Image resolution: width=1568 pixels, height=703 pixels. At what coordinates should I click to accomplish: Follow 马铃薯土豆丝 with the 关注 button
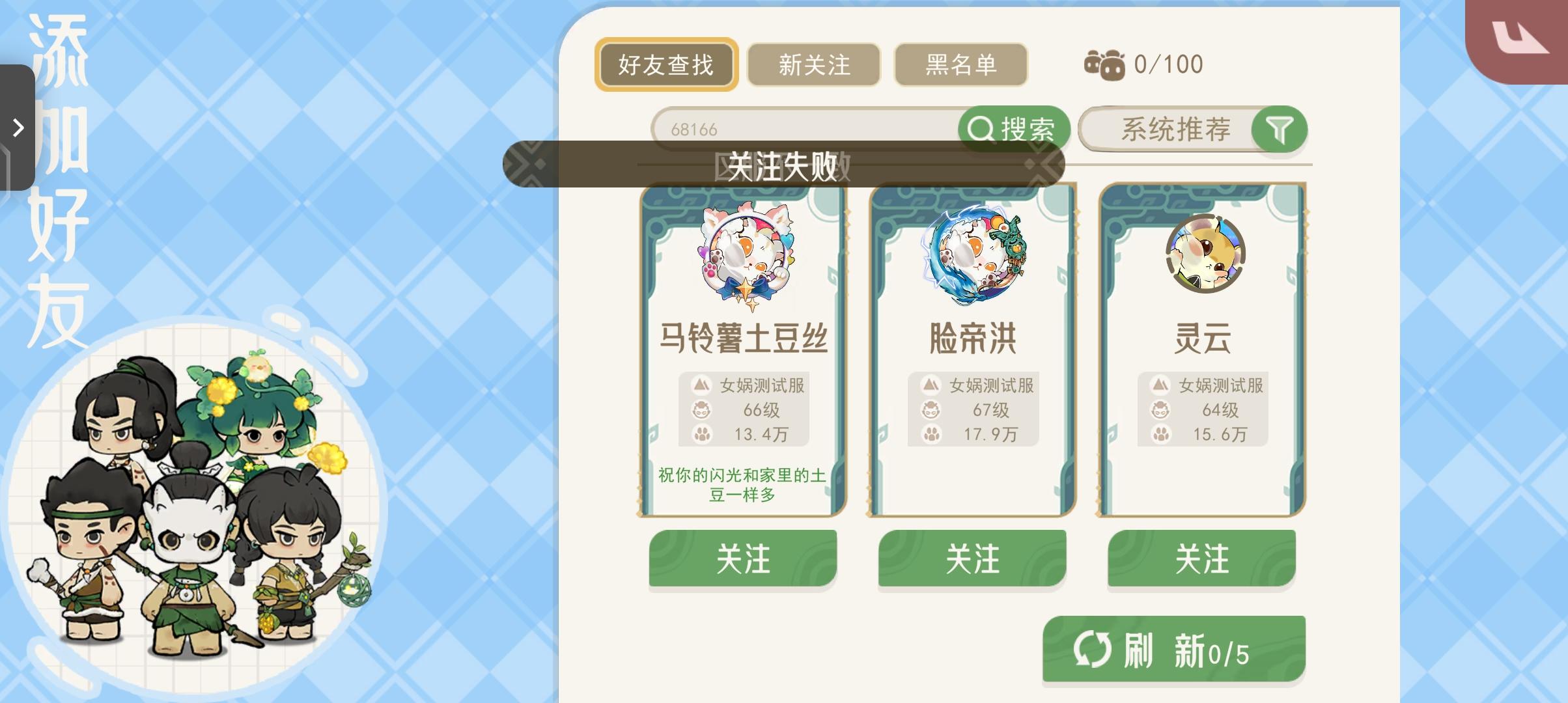point(743,558)
